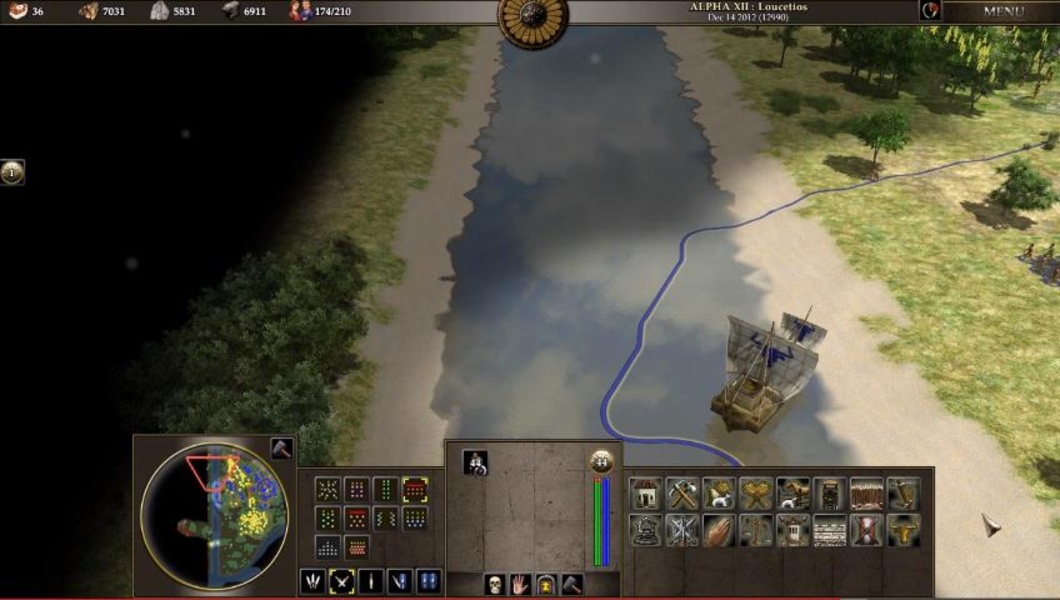This screenshot has width=1060, height=600.
Task: Select the stone wall construction icon
Action: (x=829, y=530)
